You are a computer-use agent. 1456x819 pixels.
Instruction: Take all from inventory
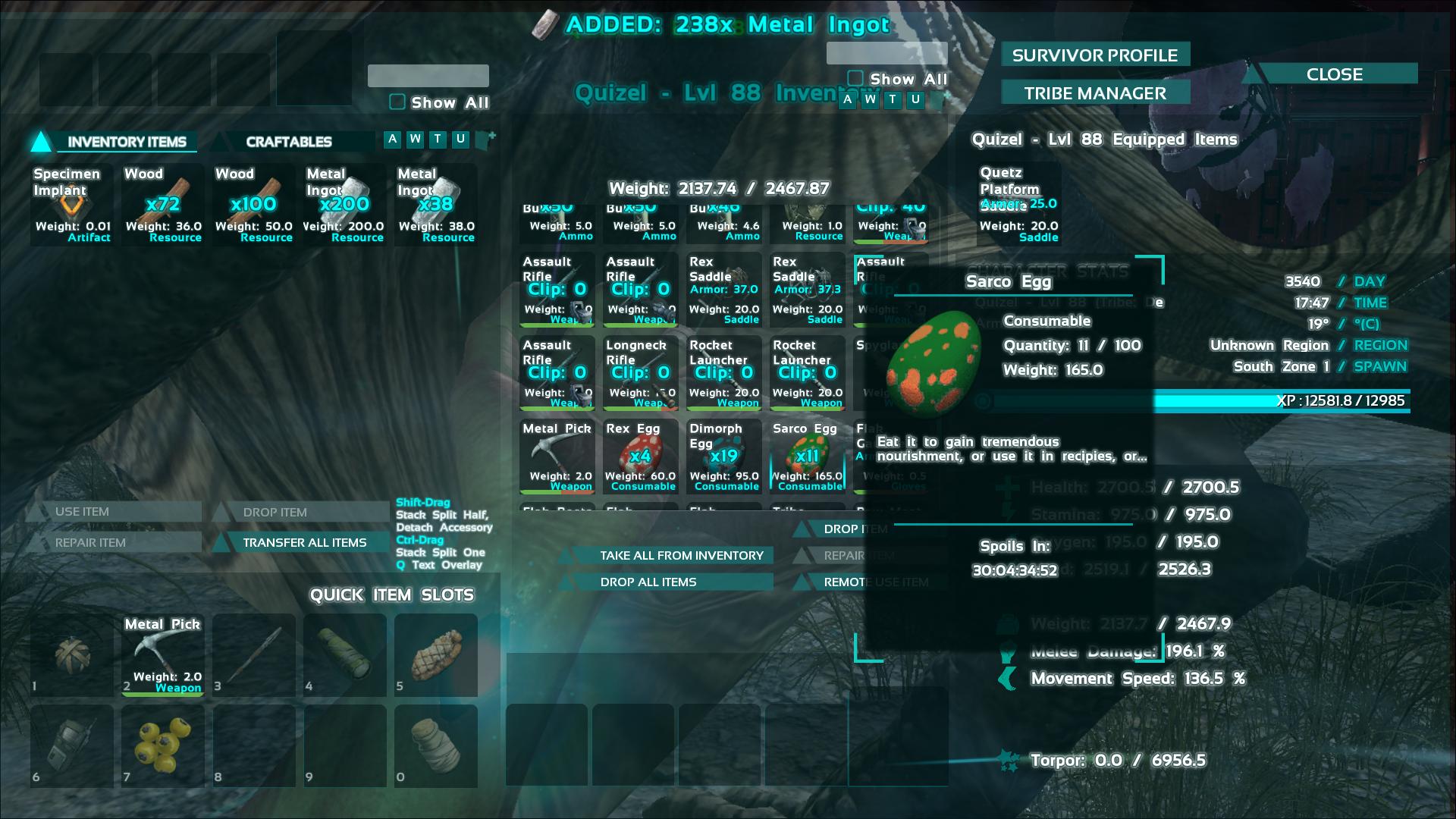(681, 555)
